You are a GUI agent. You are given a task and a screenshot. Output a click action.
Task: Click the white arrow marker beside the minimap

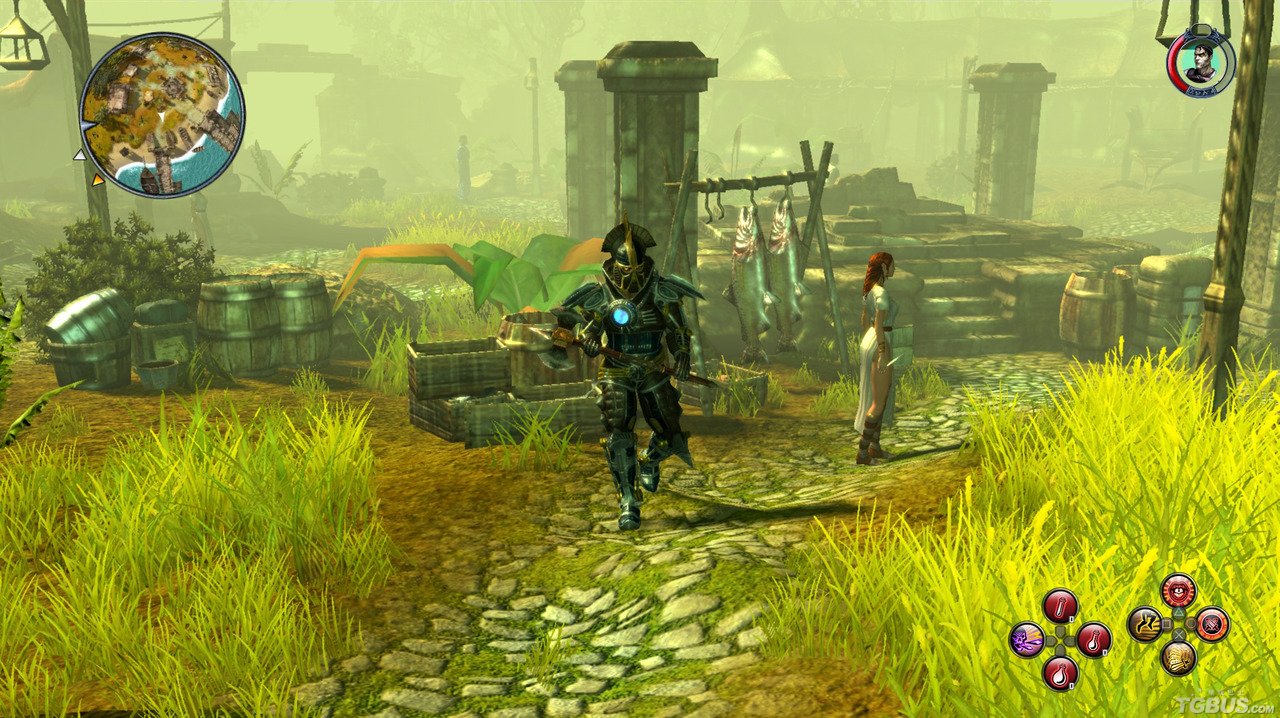[79, 155]
